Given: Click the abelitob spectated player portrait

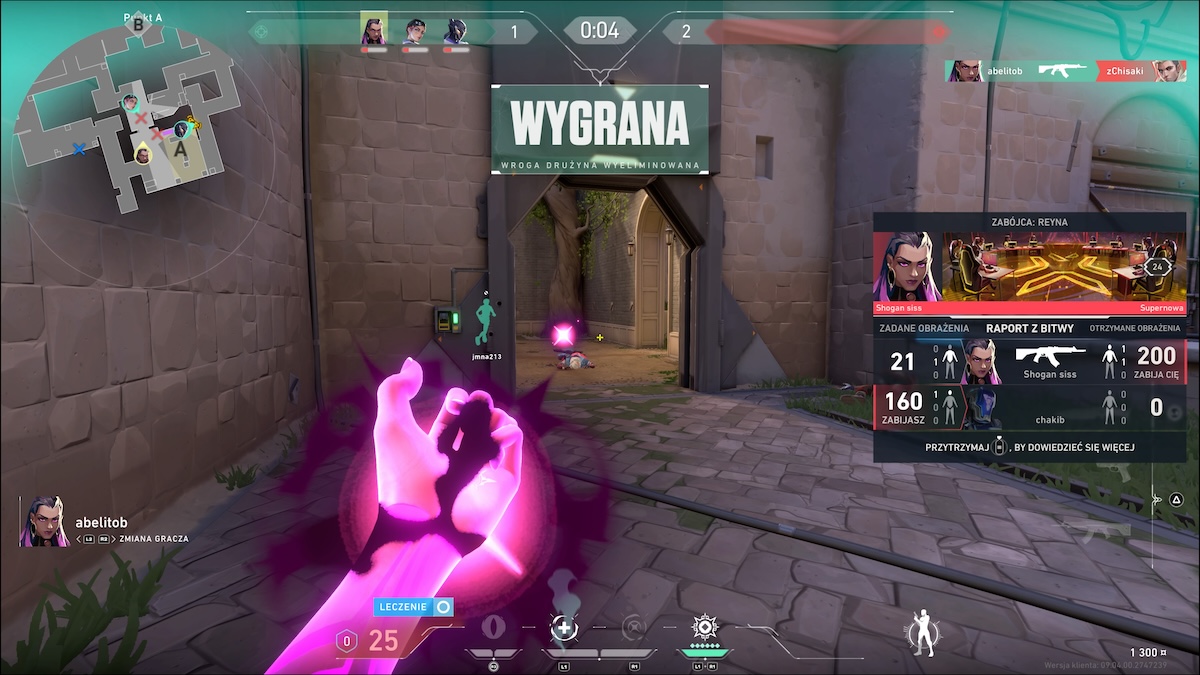Looking at the screenshot, I should [x=44, y=522].
